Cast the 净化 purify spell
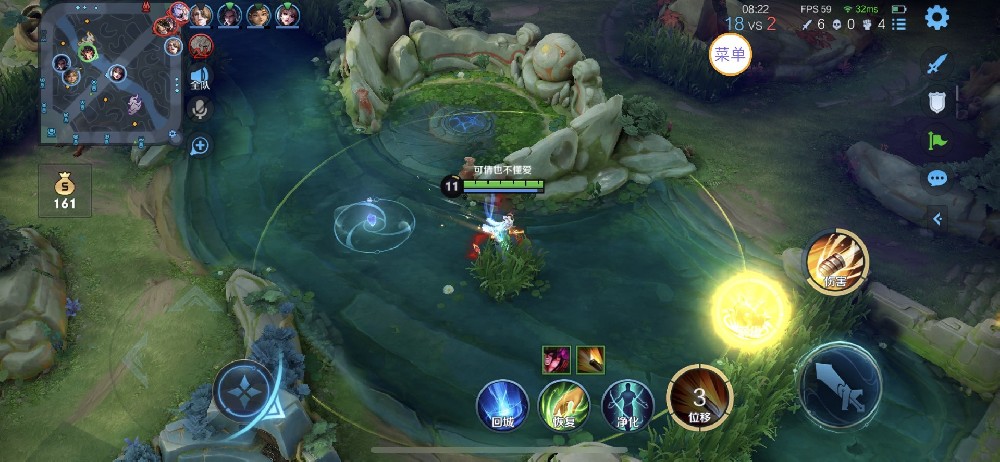Image resolution: width=1000 pixels, height=462 pixels. pyautogui.click(x=627, y=405)
